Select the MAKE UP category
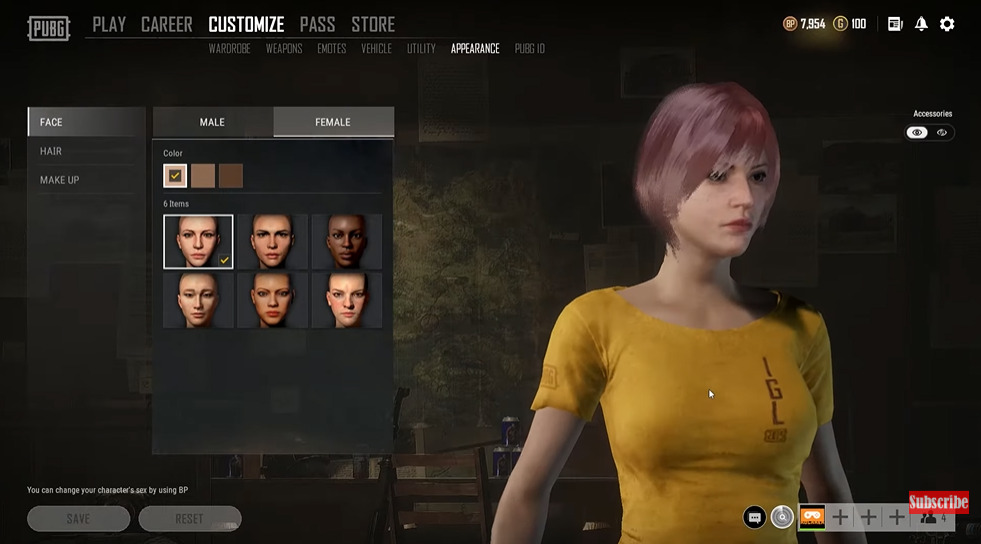Image resolution: width=981 pixels, height=544 pixels. 59,180
